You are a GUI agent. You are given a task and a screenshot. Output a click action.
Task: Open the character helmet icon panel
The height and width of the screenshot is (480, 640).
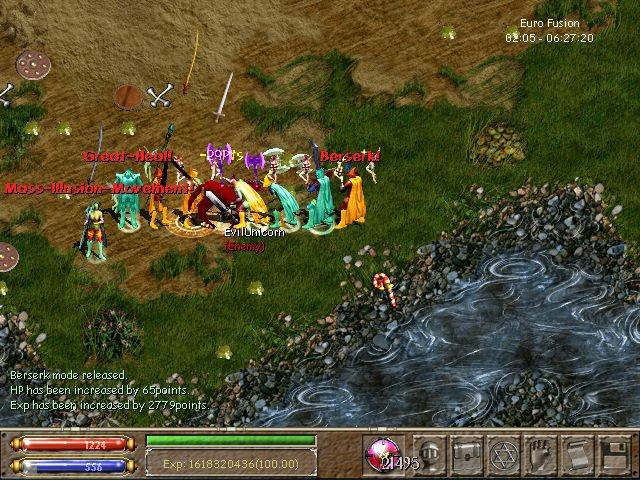point(430,452)
